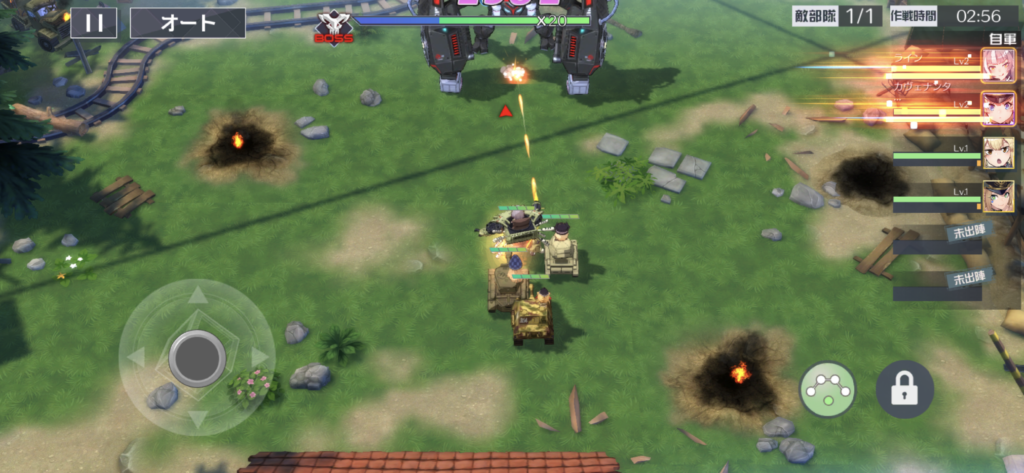This screenshot has height=473, width=1024.
Task: Tap the joystick's right arrow
Action: pos(260,357)
